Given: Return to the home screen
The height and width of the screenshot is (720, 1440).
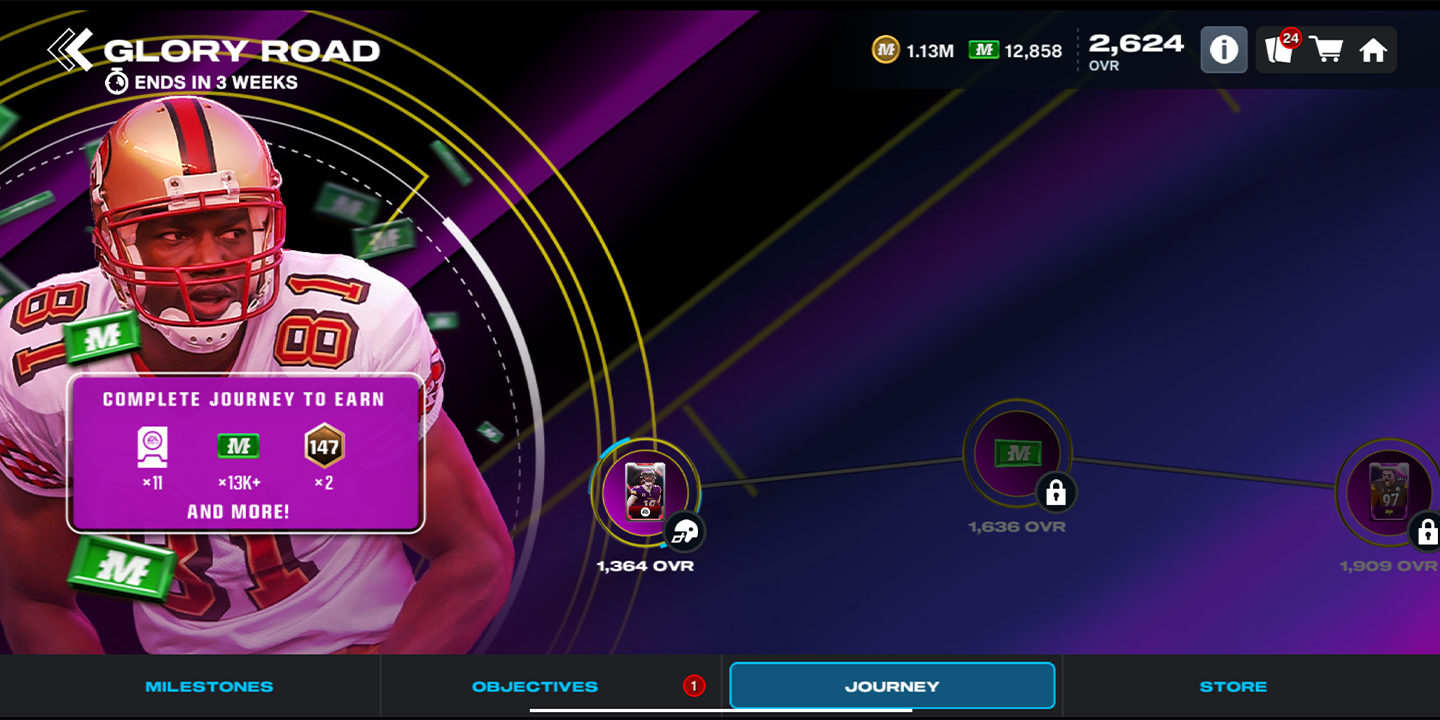Looking at the screenshot, I should [1373, 50].
